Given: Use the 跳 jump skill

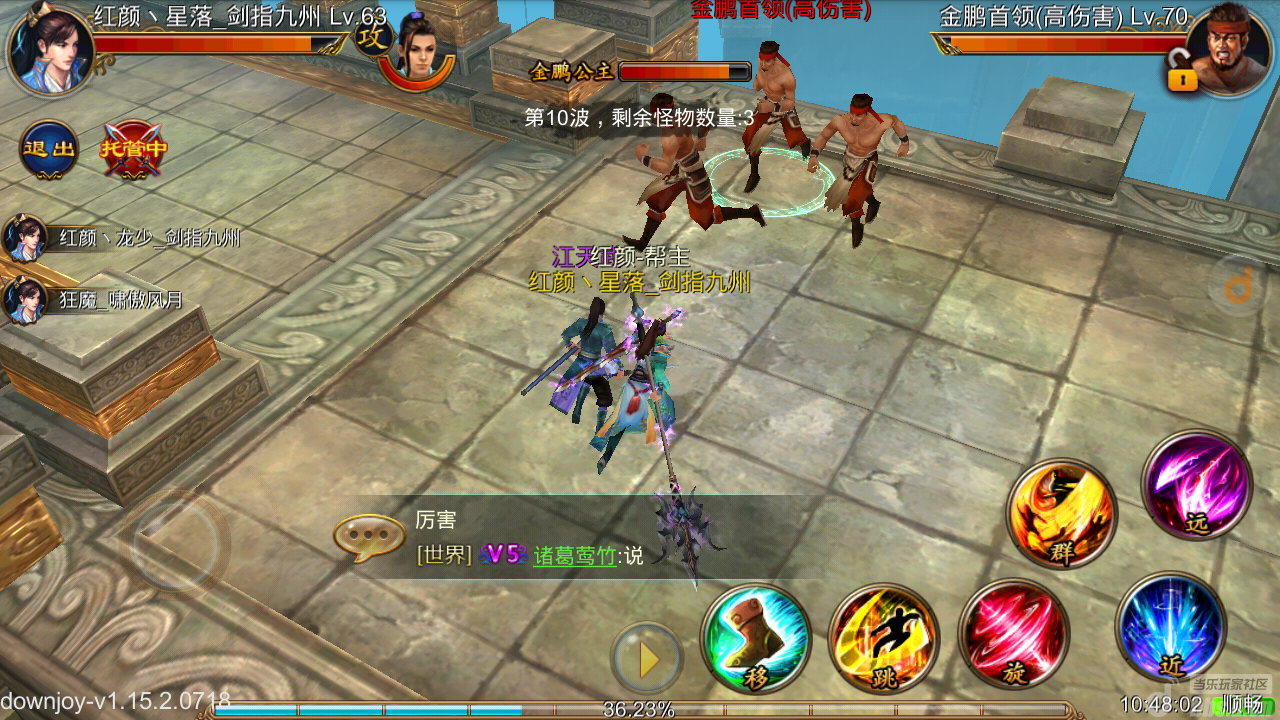Looking at the screenshot, I should pos(884,639).
